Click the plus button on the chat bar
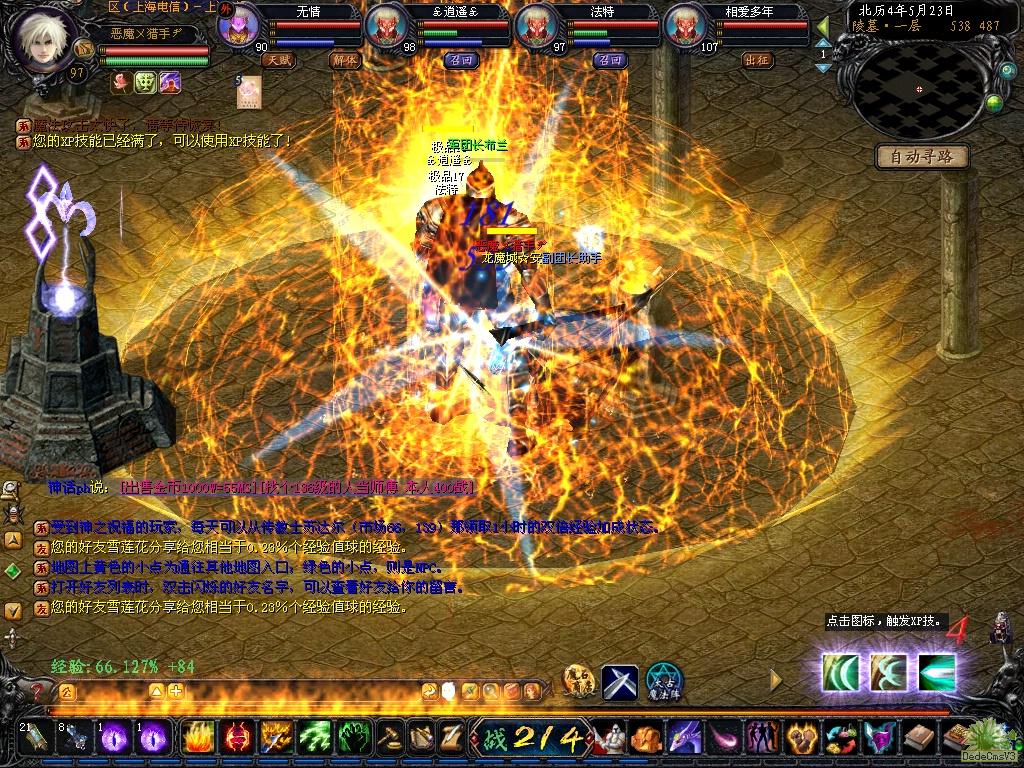Image resolution: width=1024 pixels, height=768 pixels. 176,690
